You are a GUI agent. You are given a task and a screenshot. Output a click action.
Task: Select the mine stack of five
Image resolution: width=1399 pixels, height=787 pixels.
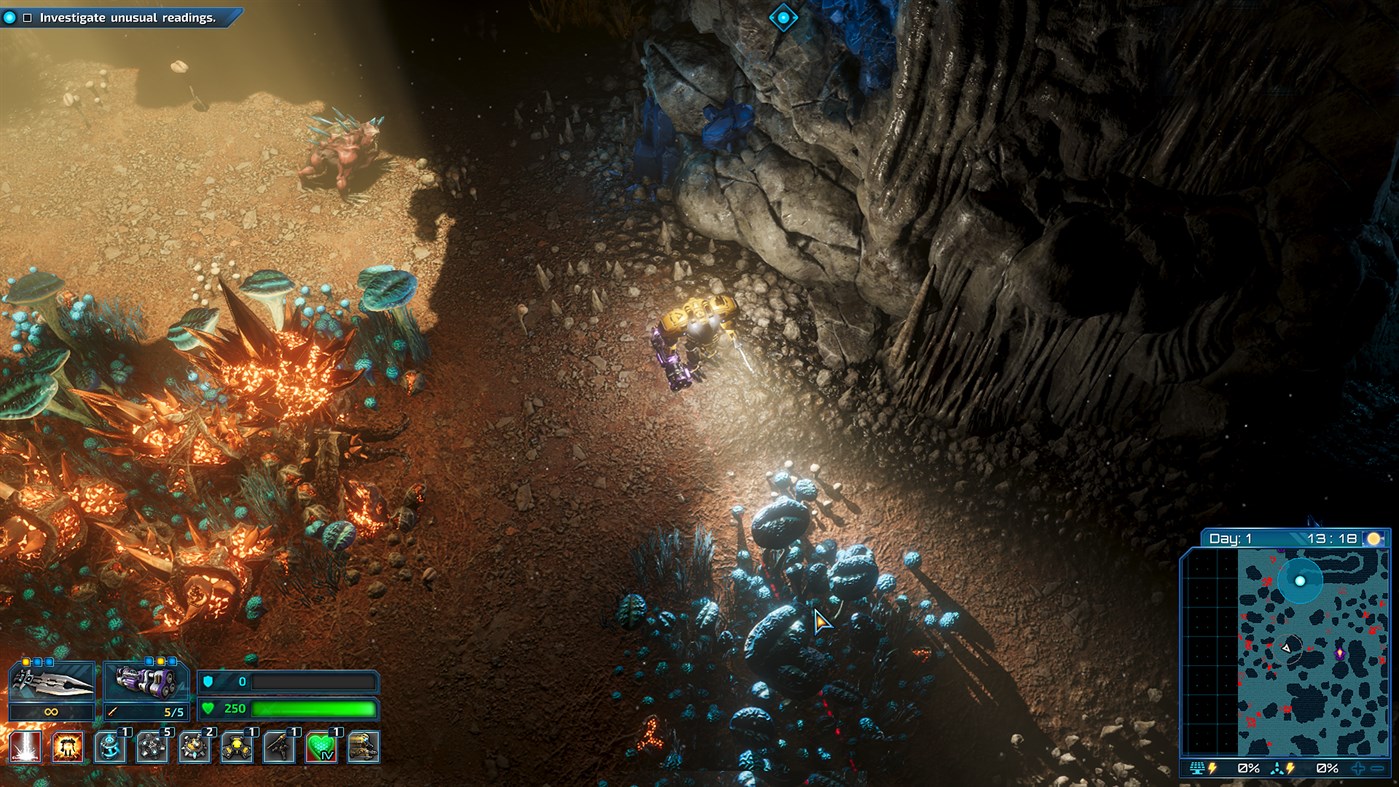pos(152,747)
